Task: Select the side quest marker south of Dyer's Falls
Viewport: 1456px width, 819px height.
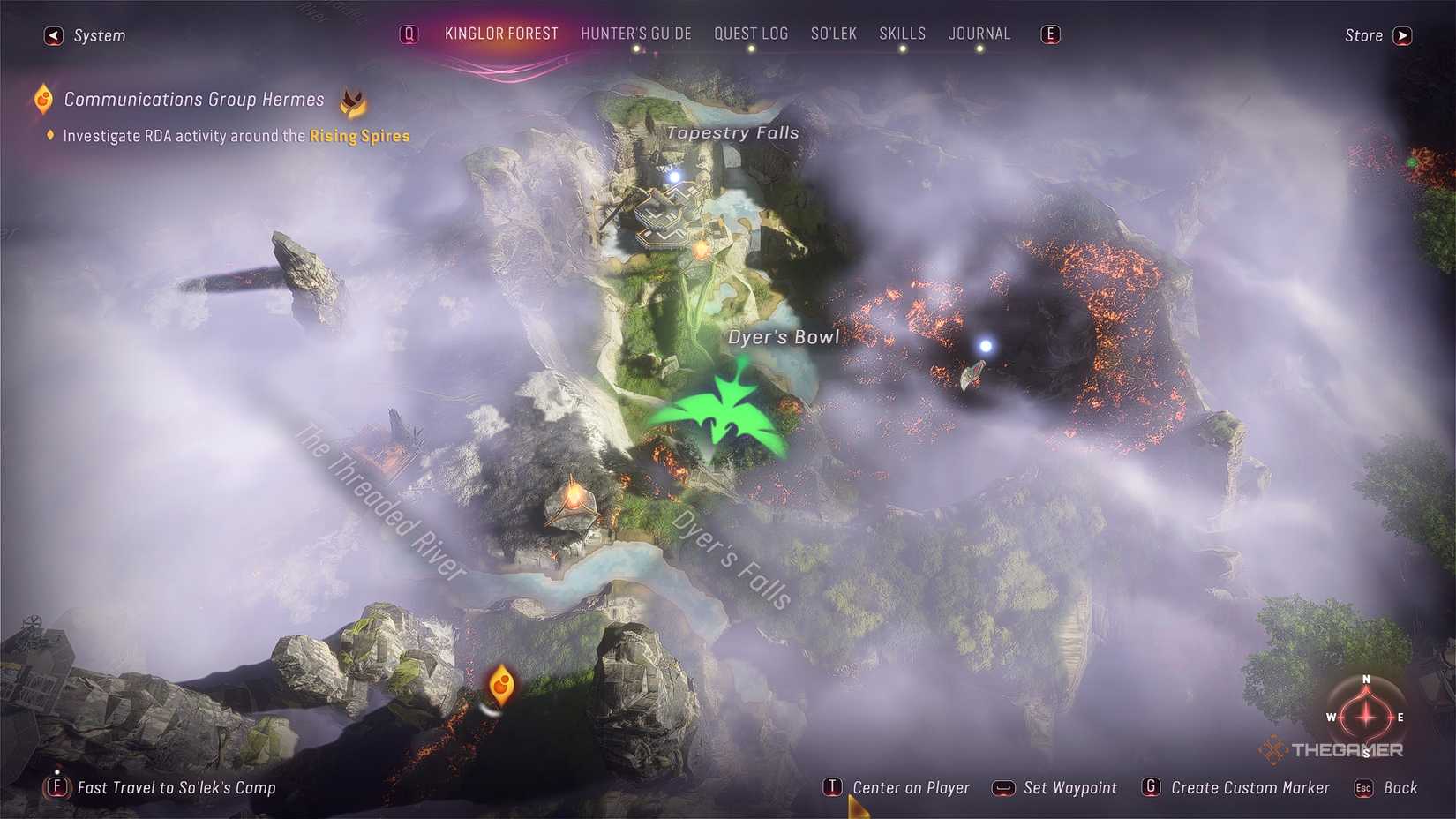Action: pos(500,684)
